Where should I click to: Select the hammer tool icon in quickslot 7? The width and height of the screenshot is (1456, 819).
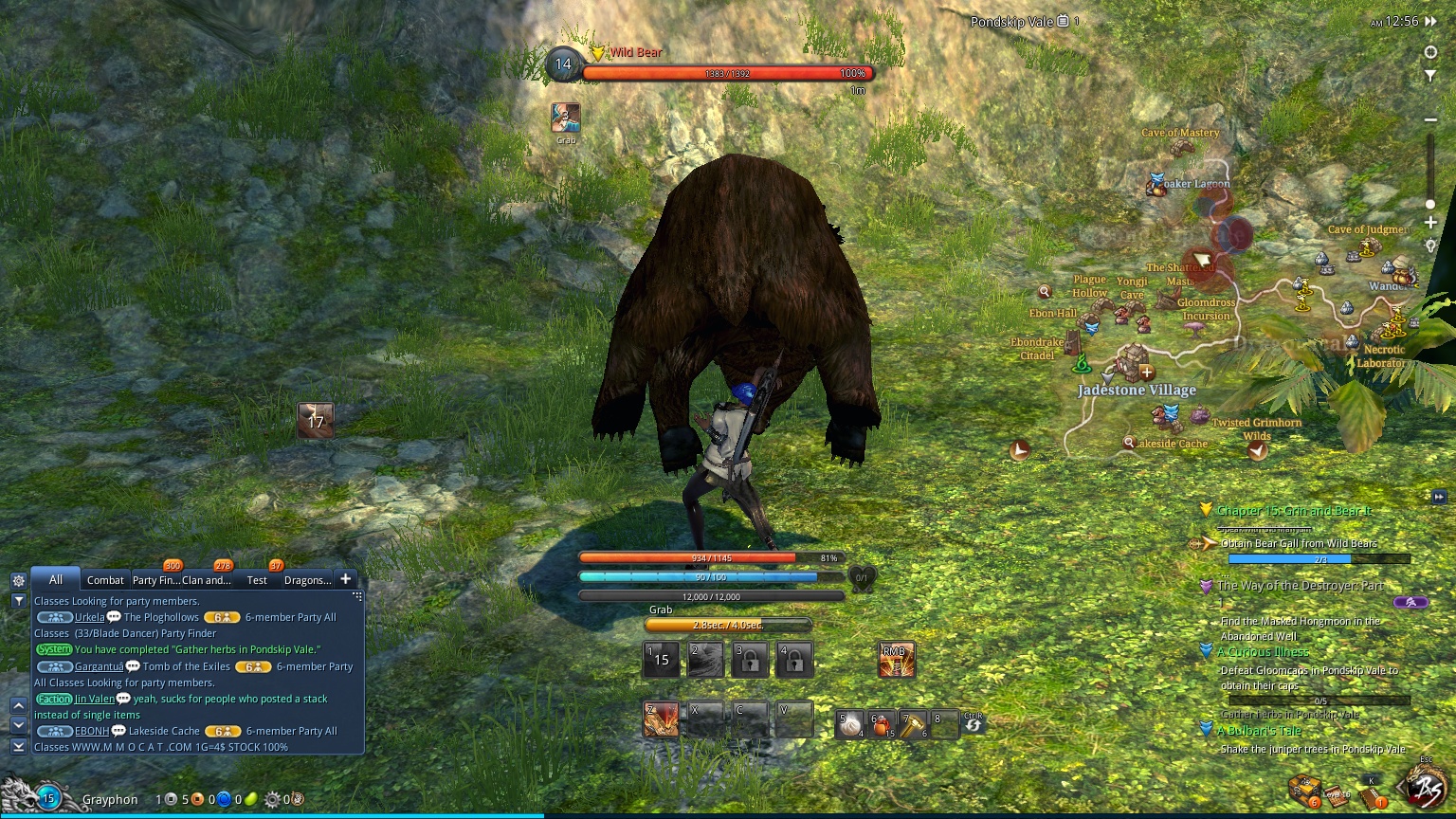[x=913, y=722]
